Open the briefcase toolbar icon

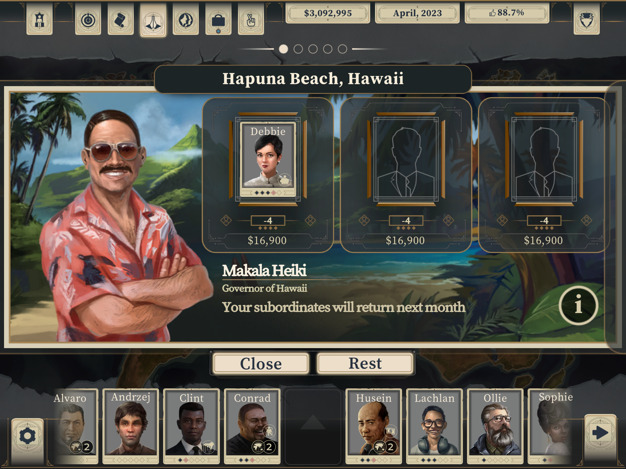218,19
